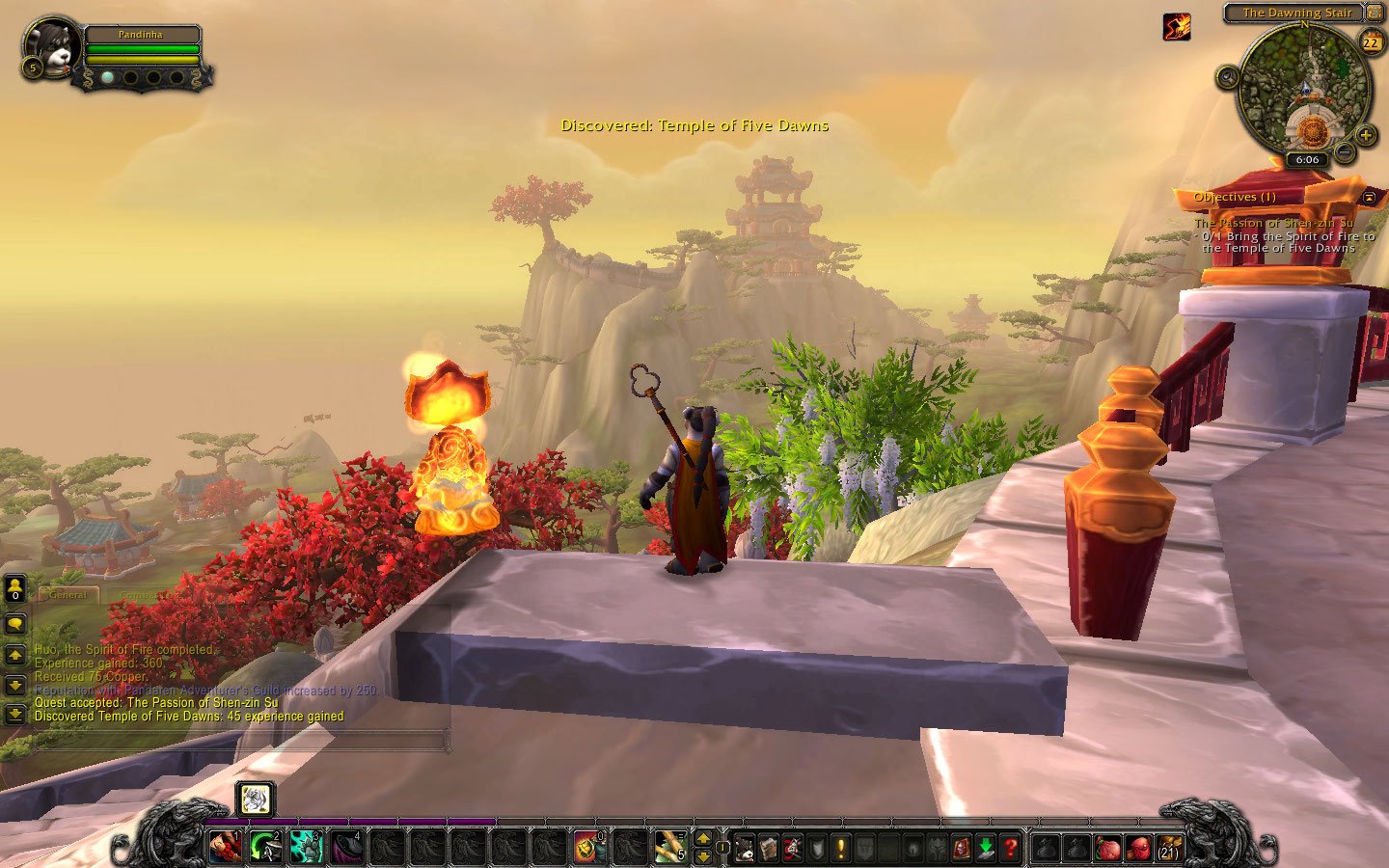This screenshot has height=868, width=1389.
Task: Click the fiery foot buff icon
Action: pos(1176,28)
